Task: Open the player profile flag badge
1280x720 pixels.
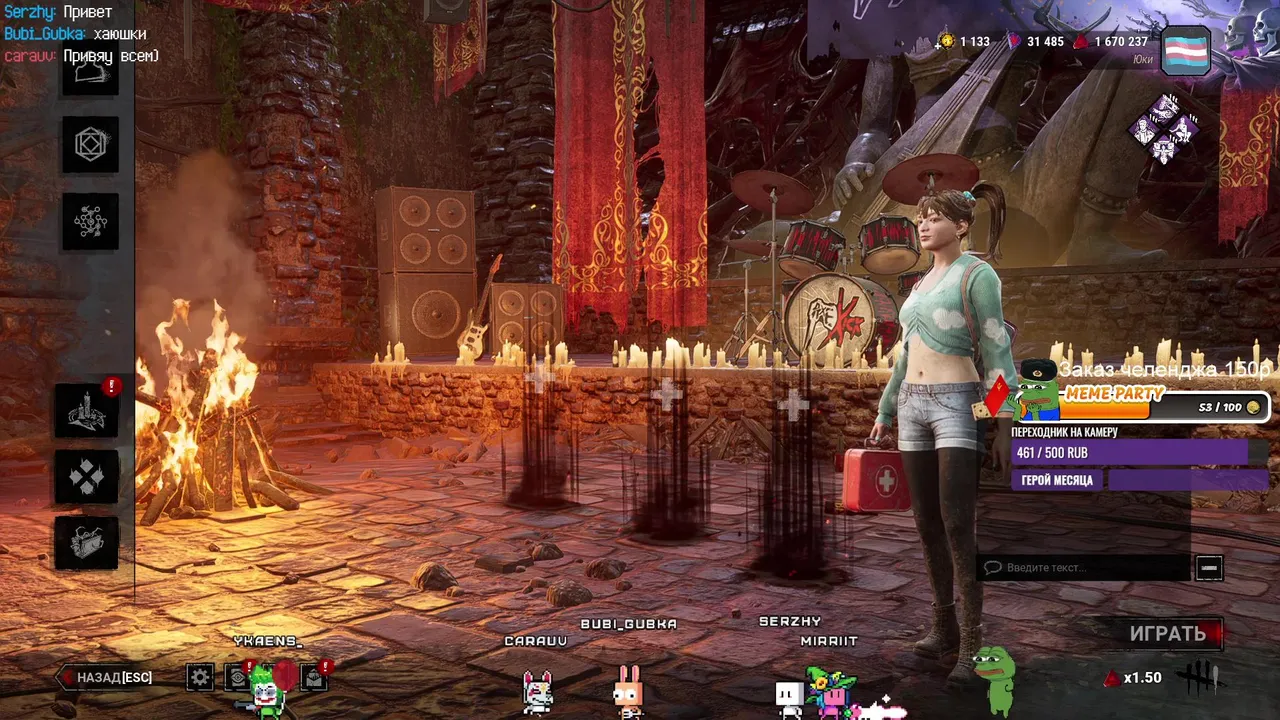Action: tap(1186, 50)
